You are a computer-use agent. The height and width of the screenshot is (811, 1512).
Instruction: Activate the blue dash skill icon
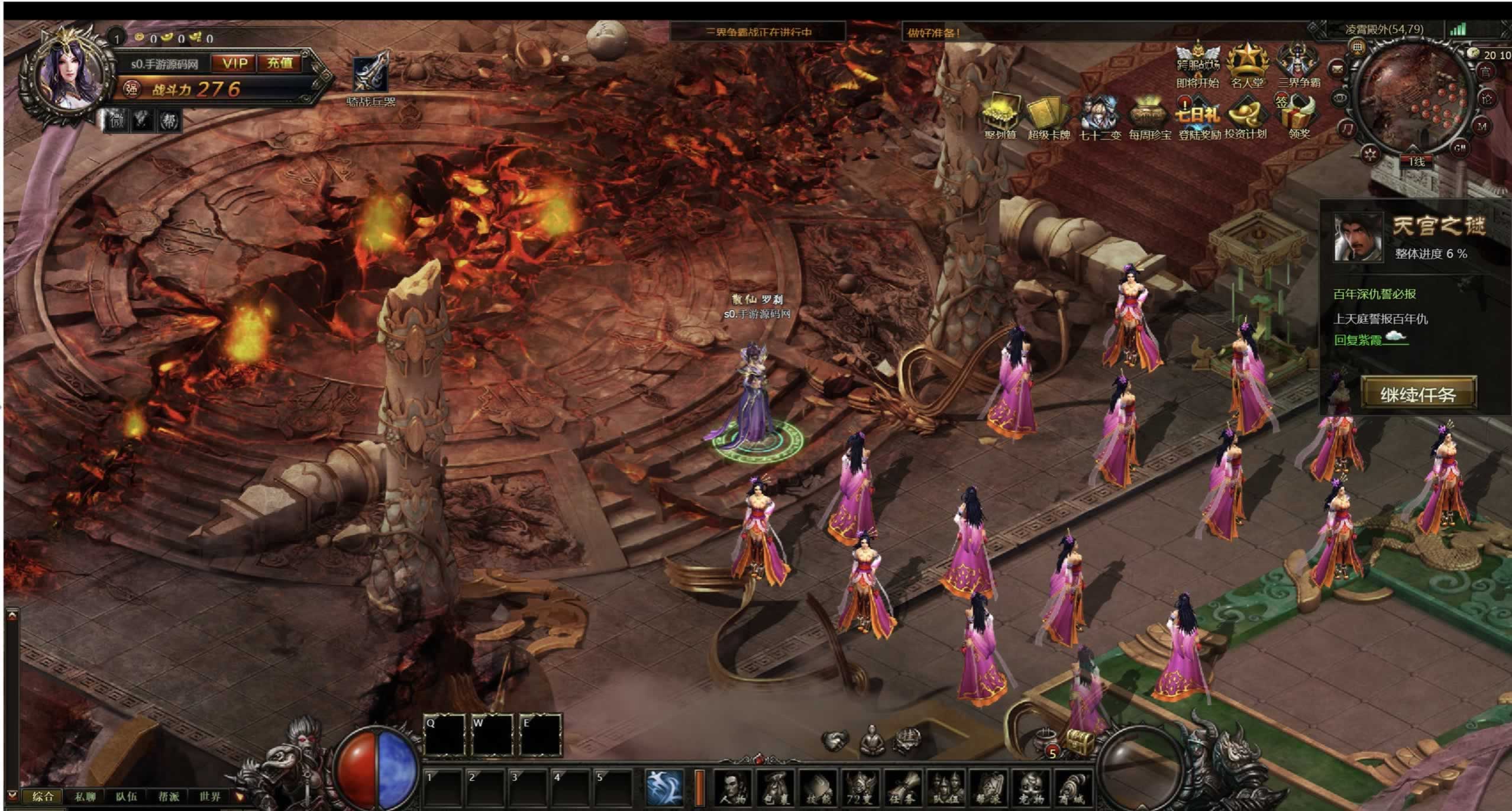(664, 787)
